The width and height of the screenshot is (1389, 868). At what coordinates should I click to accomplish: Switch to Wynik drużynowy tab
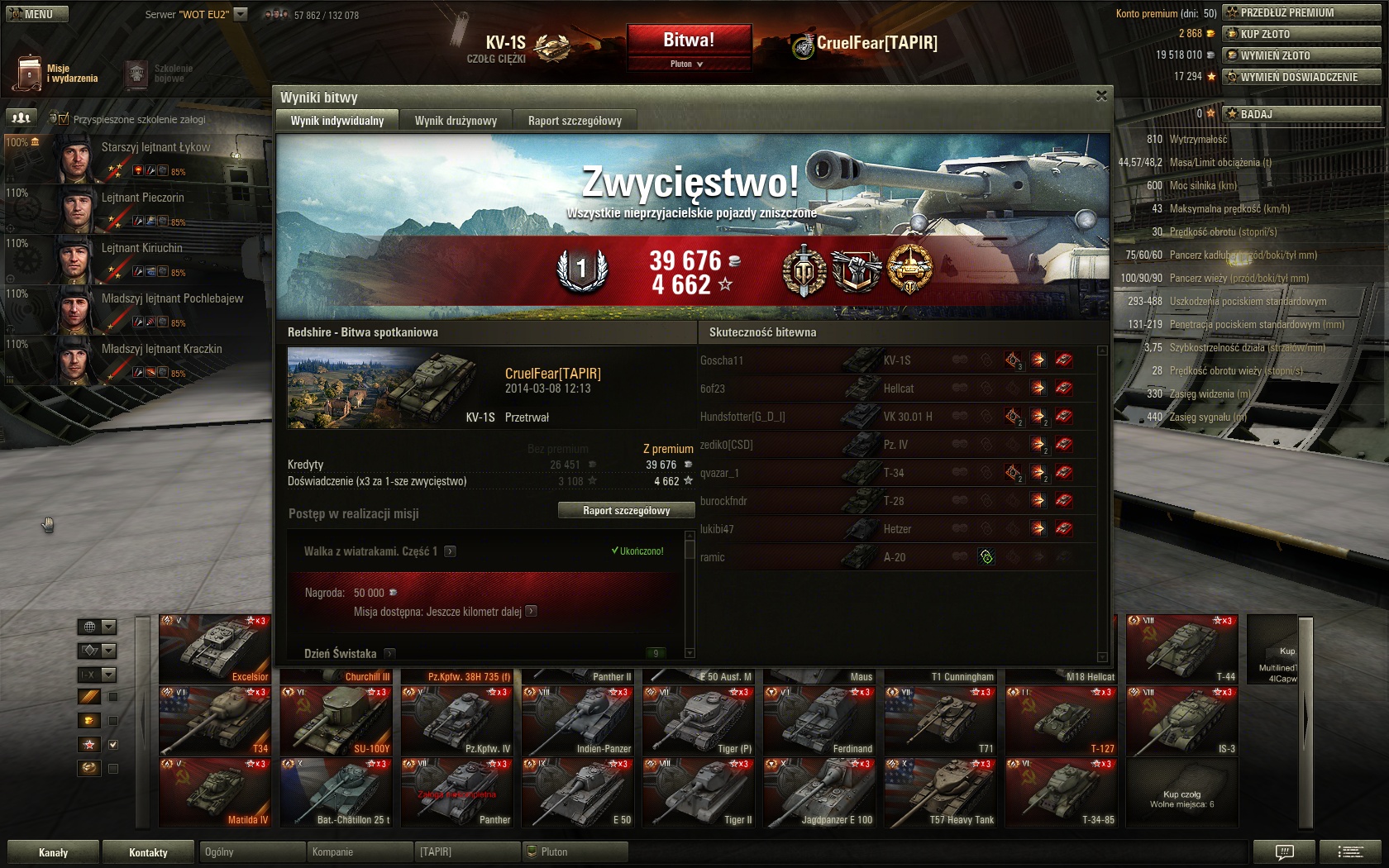pos(456,121)
